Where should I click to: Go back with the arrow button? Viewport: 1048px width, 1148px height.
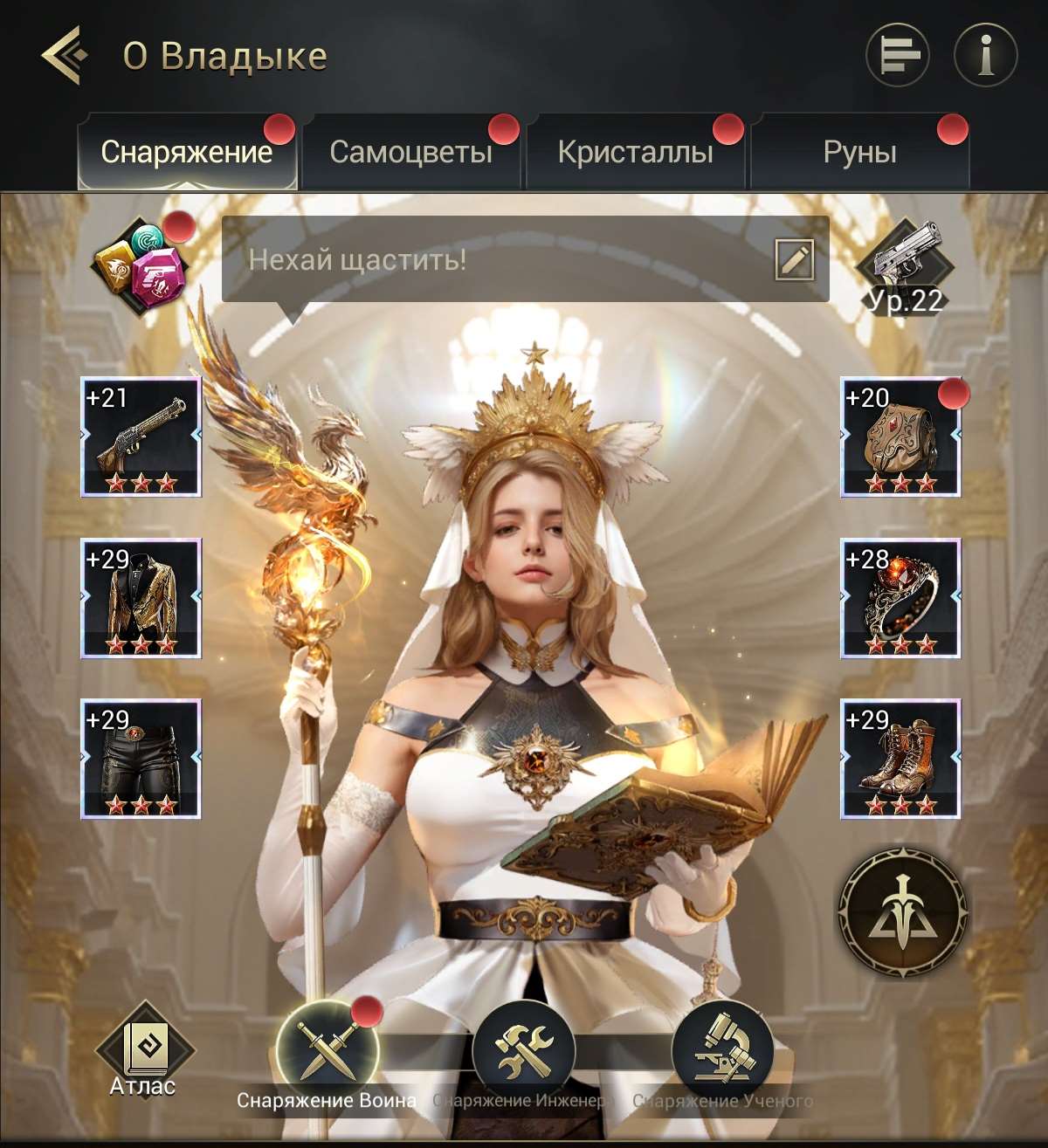pyautogui.click(x=64, y=55)
